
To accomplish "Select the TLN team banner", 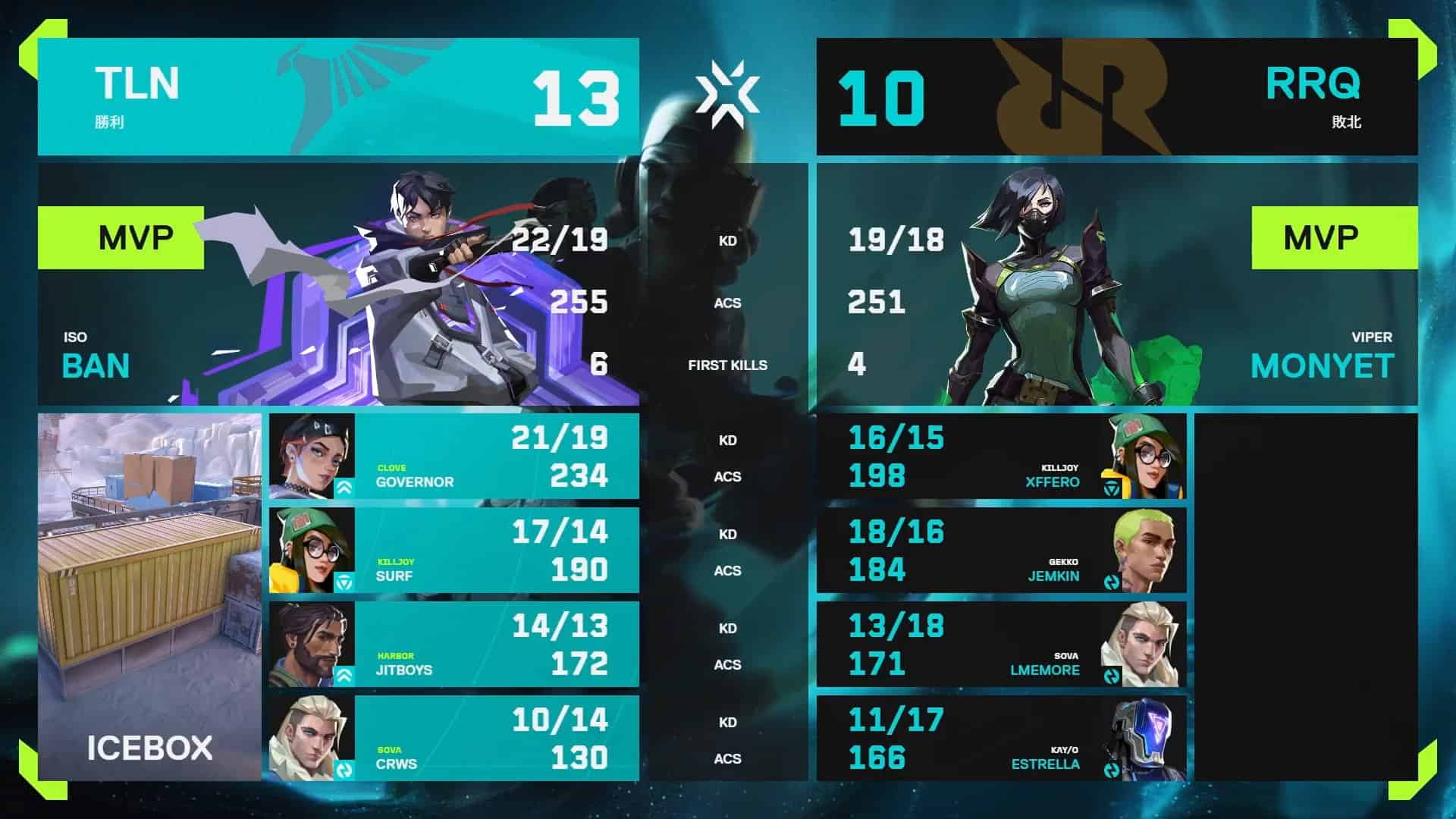I will coord(338,97).
